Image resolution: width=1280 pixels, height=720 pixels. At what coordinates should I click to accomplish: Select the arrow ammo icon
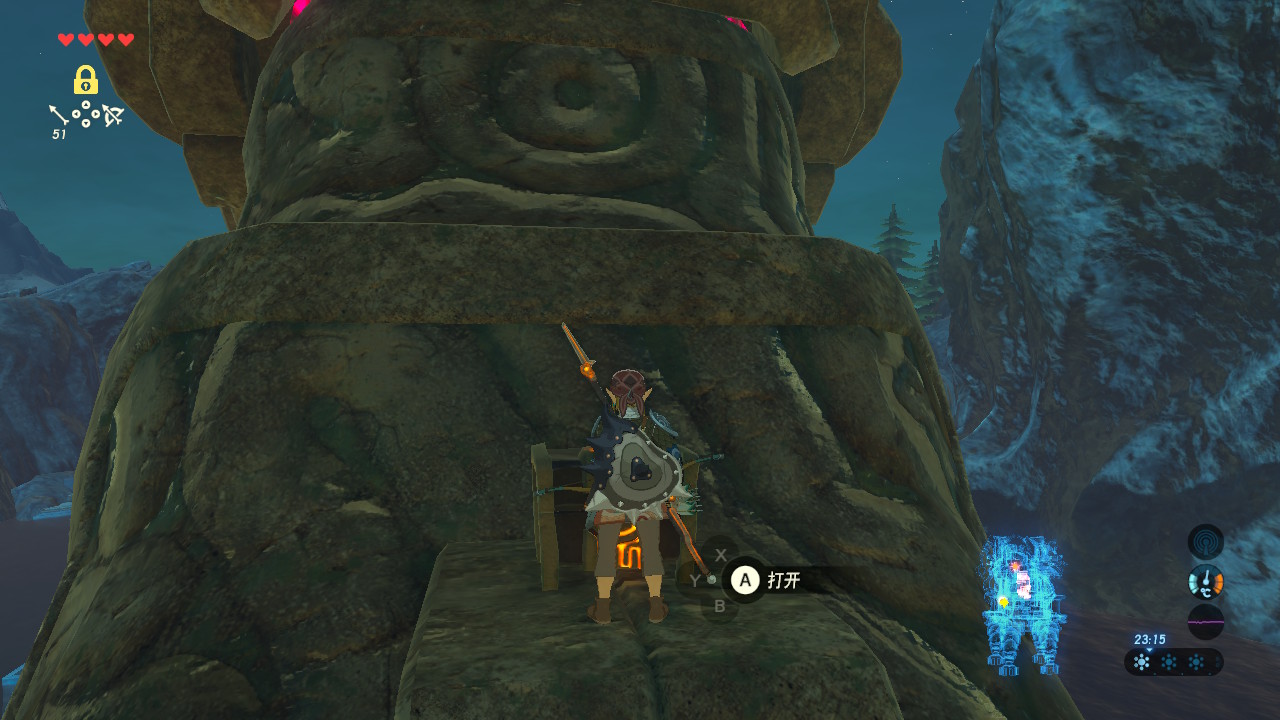tap(58, 113)
